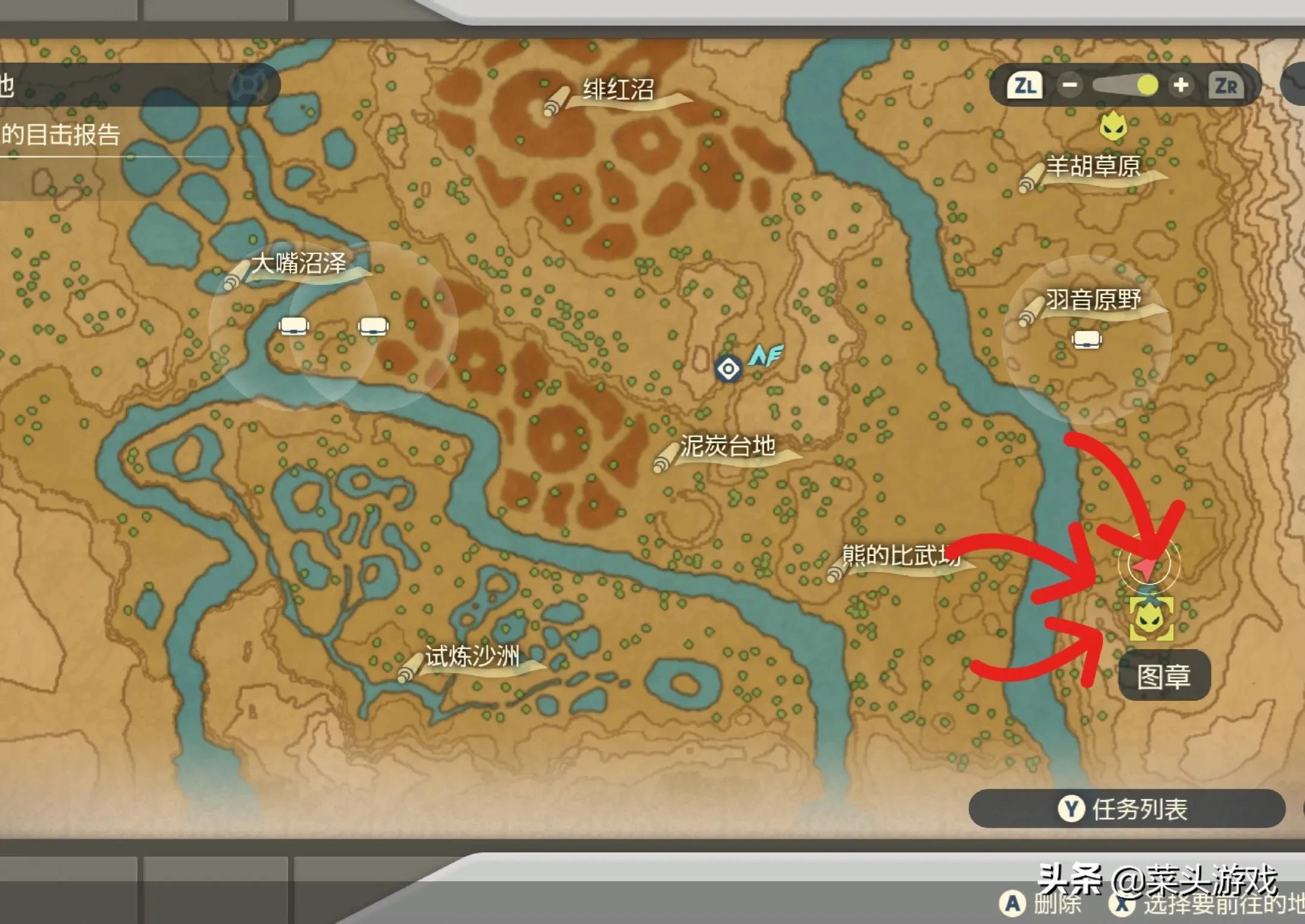Screen dimensions: 1305x924
Task: Click the yellow knob on the zoom slider
Action: [x=1147, y=85]
